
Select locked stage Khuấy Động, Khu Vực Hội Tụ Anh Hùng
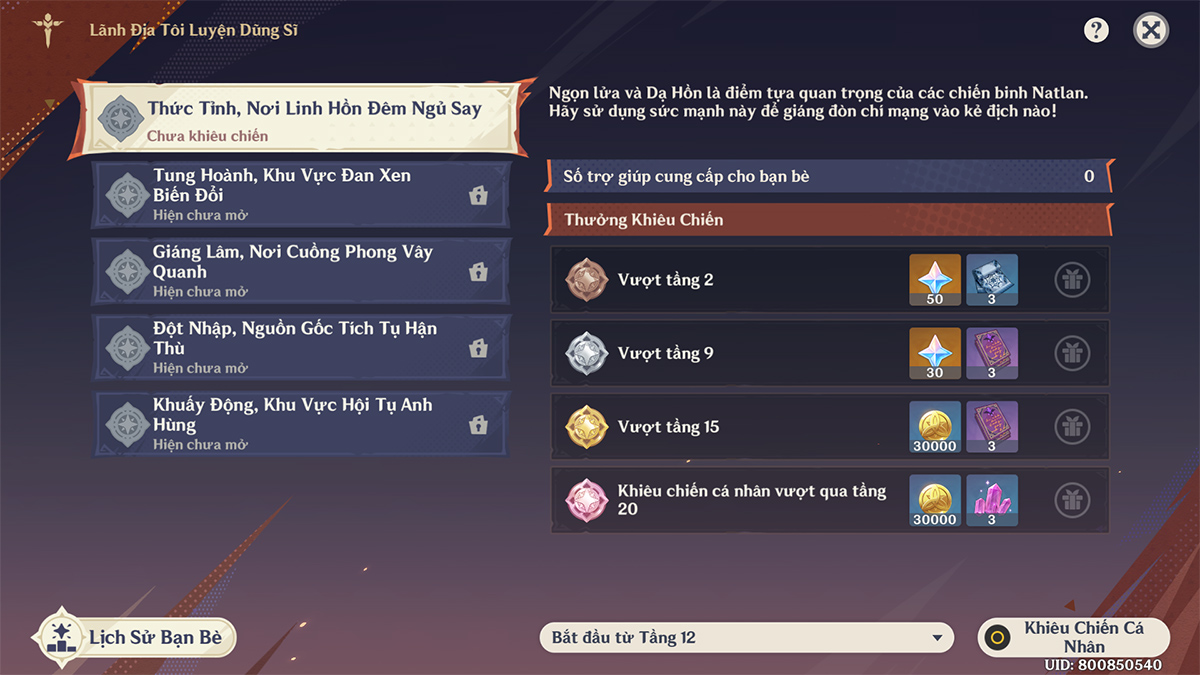tap(302, 424)
